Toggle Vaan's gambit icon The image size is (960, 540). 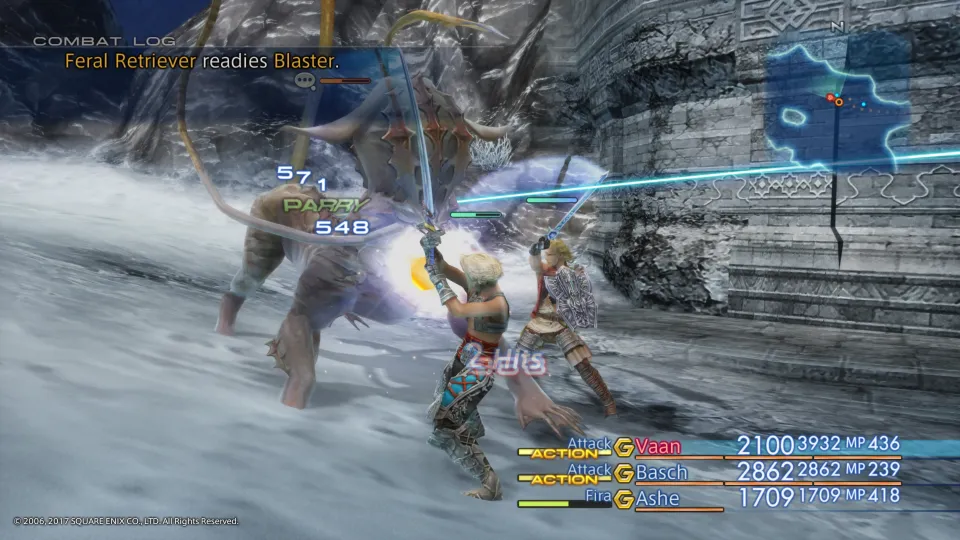point(624,447)
